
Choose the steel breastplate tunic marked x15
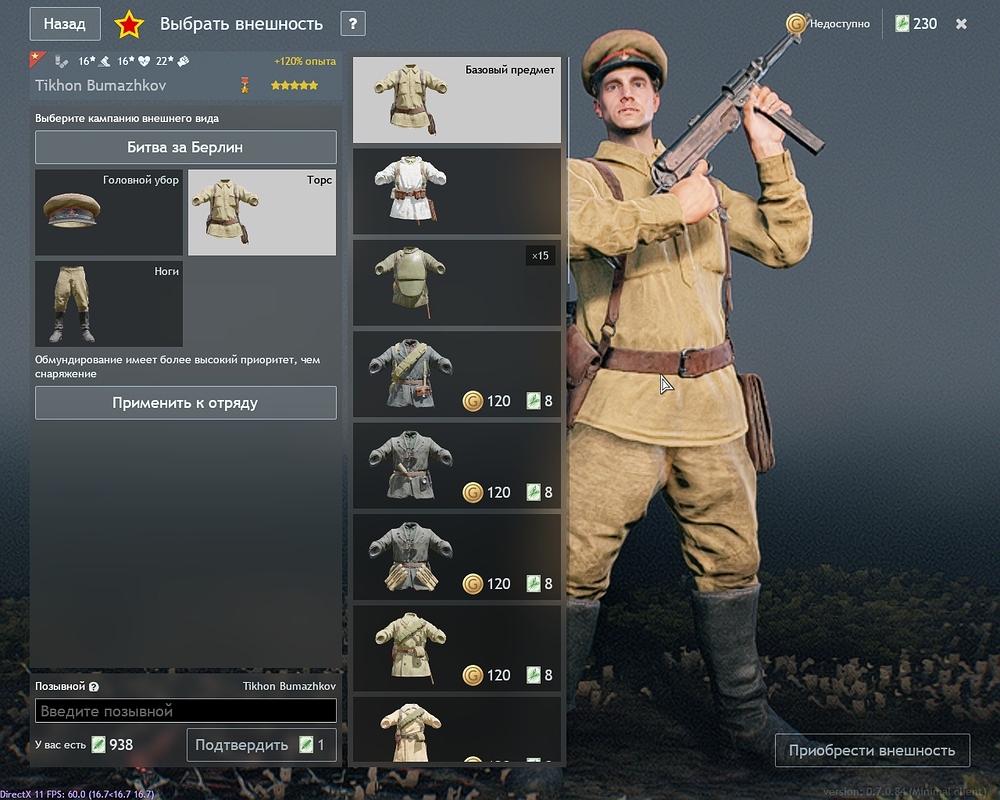click(x=457, y=282)
